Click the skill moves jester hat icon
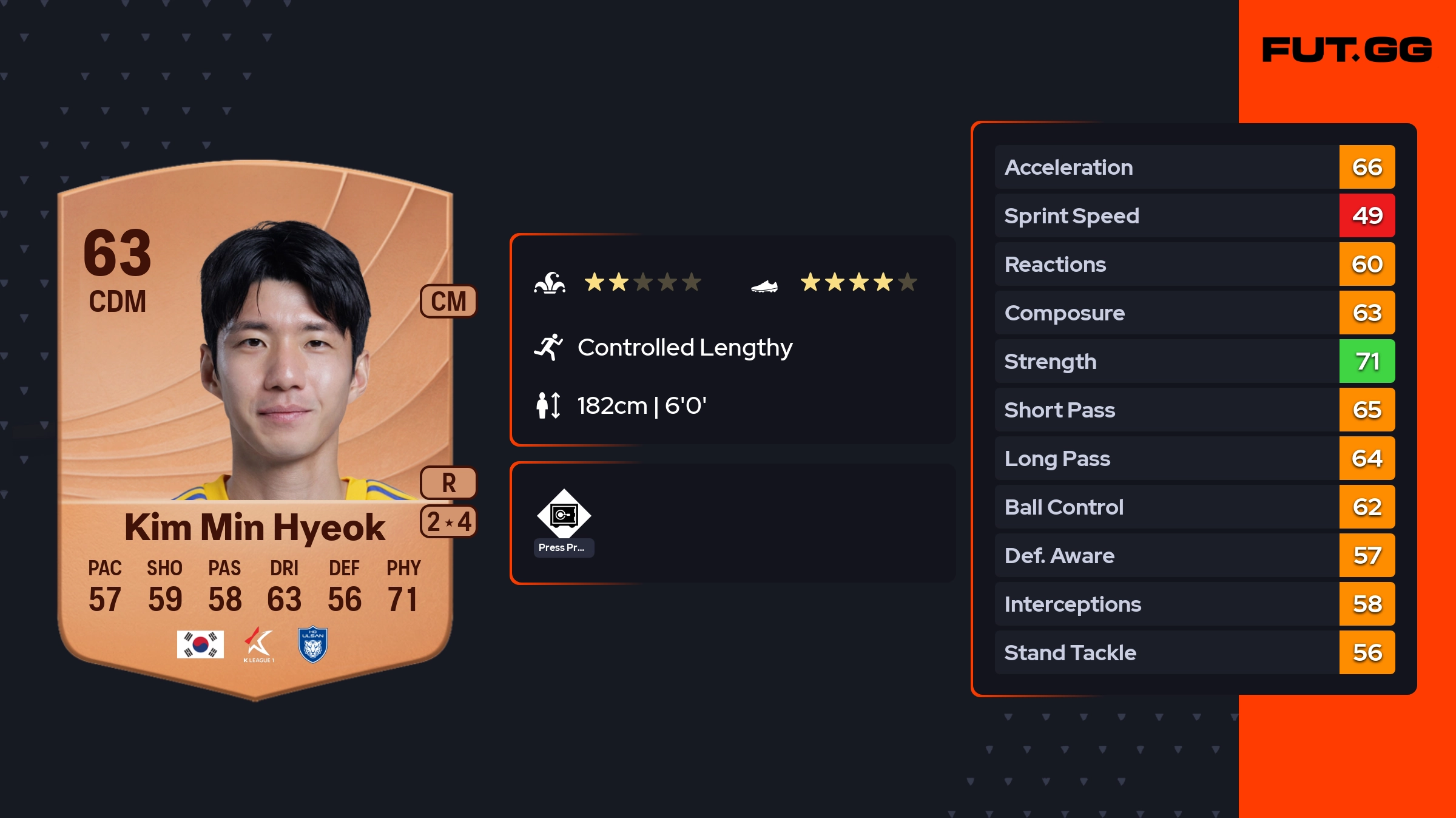 pos(550,283)
